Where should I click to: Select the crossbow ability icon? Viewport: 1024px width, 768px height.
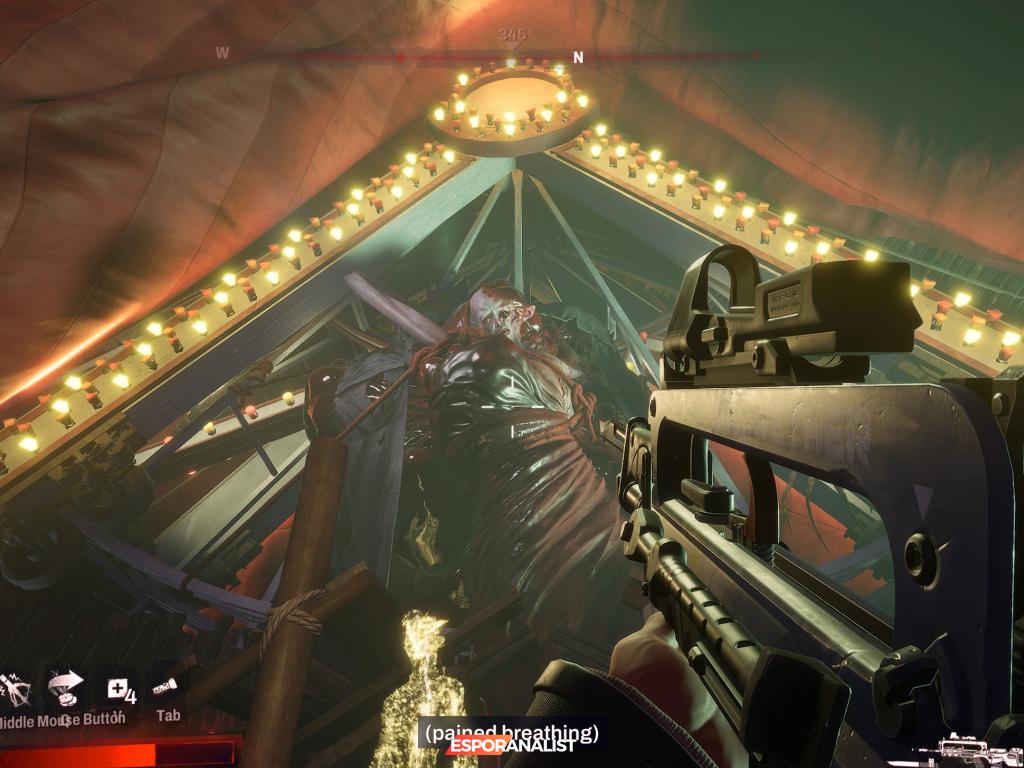17,690
